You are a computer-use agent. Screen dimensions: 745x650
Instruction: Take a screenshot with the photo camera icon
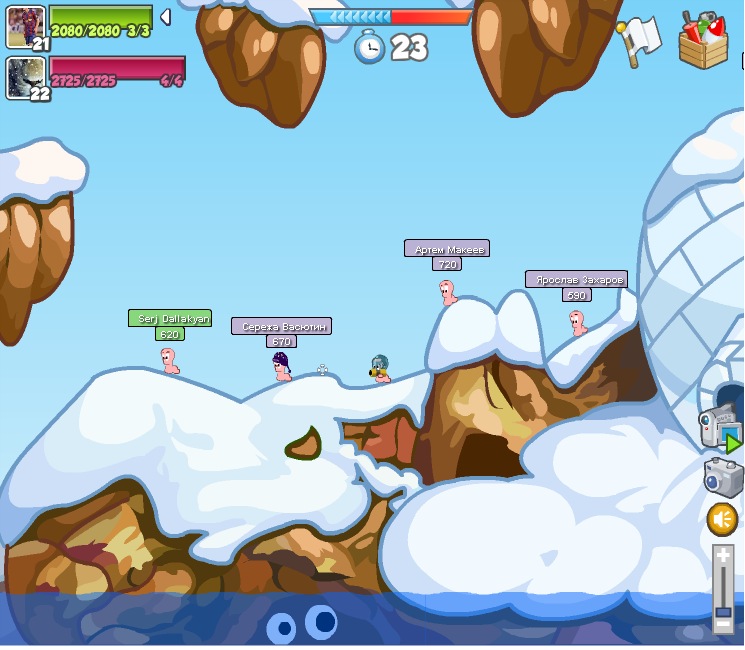(x=723, y=476)
